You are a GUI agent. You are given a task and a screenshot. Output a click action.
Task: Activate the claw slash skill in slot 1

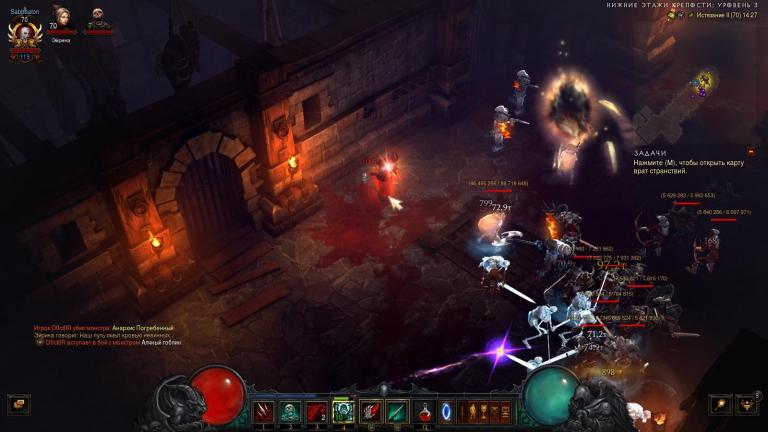point(265,410)
